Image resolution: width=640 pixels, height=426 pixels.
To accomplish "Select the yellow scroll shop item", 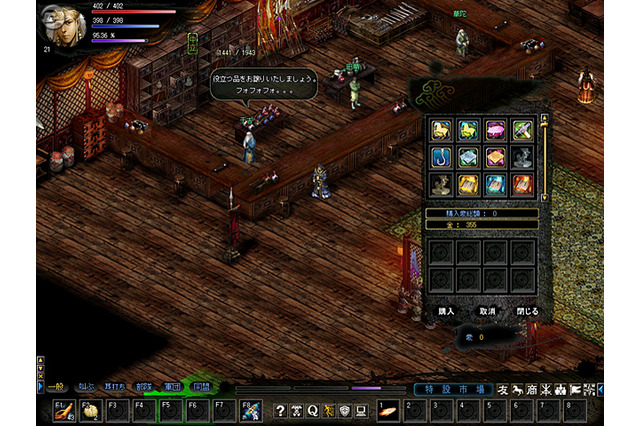I will (x=470, y=184).
